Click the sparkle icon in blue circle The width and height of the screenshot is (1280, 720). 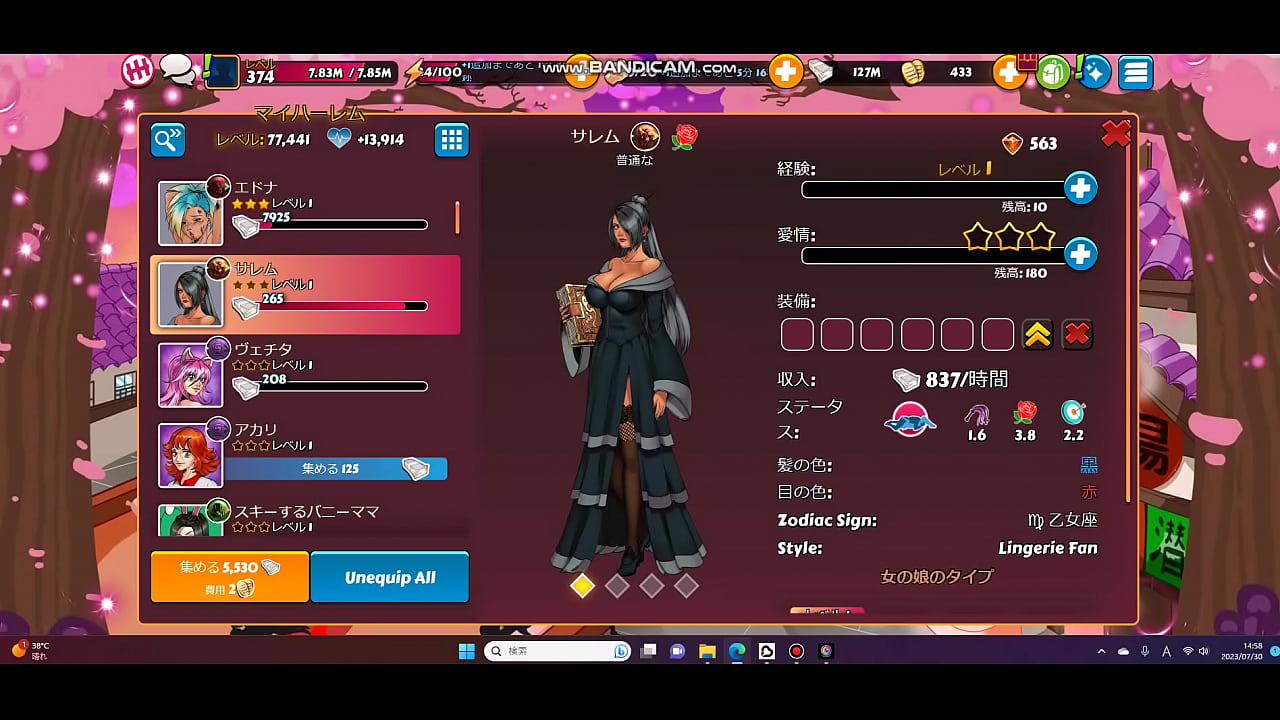click(1095, 72)
